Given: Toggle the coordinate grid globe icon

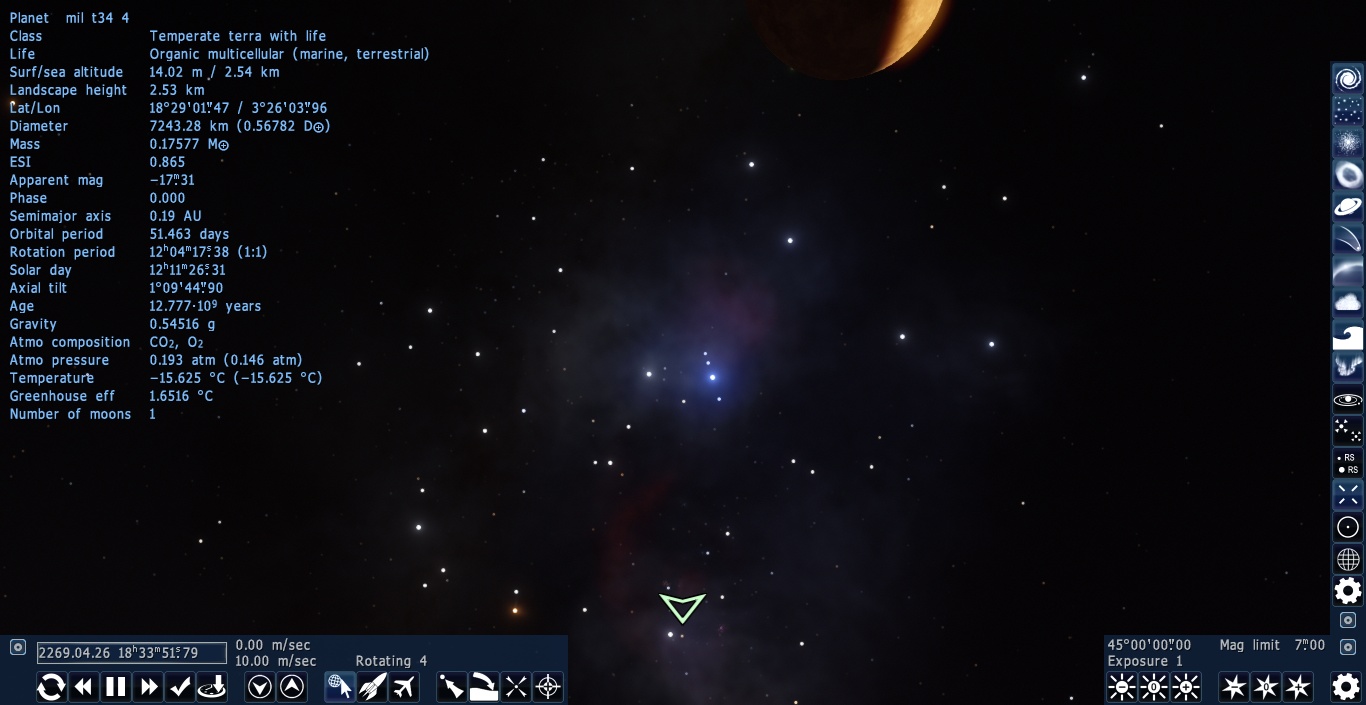Looking at the screenshot, I should click(x=1348, y=559).
